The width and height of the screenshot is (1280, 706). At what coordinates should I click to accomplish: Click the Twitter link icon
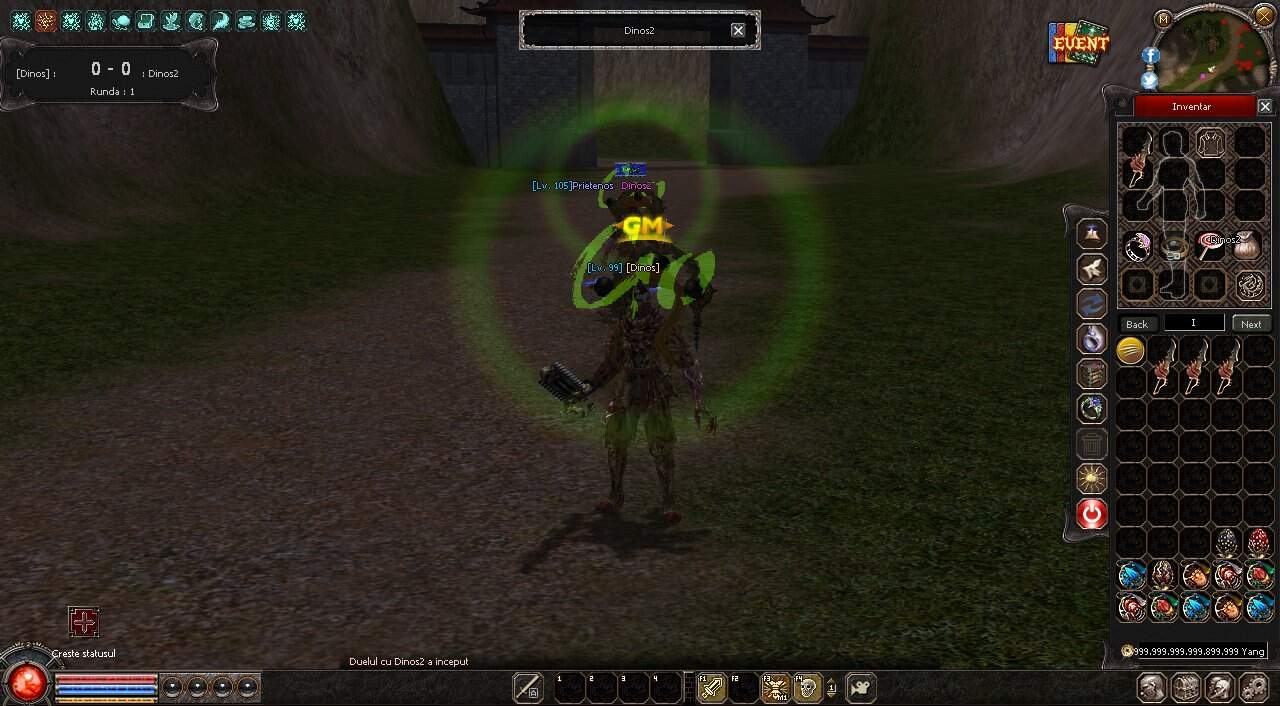tap(1150, 80)
